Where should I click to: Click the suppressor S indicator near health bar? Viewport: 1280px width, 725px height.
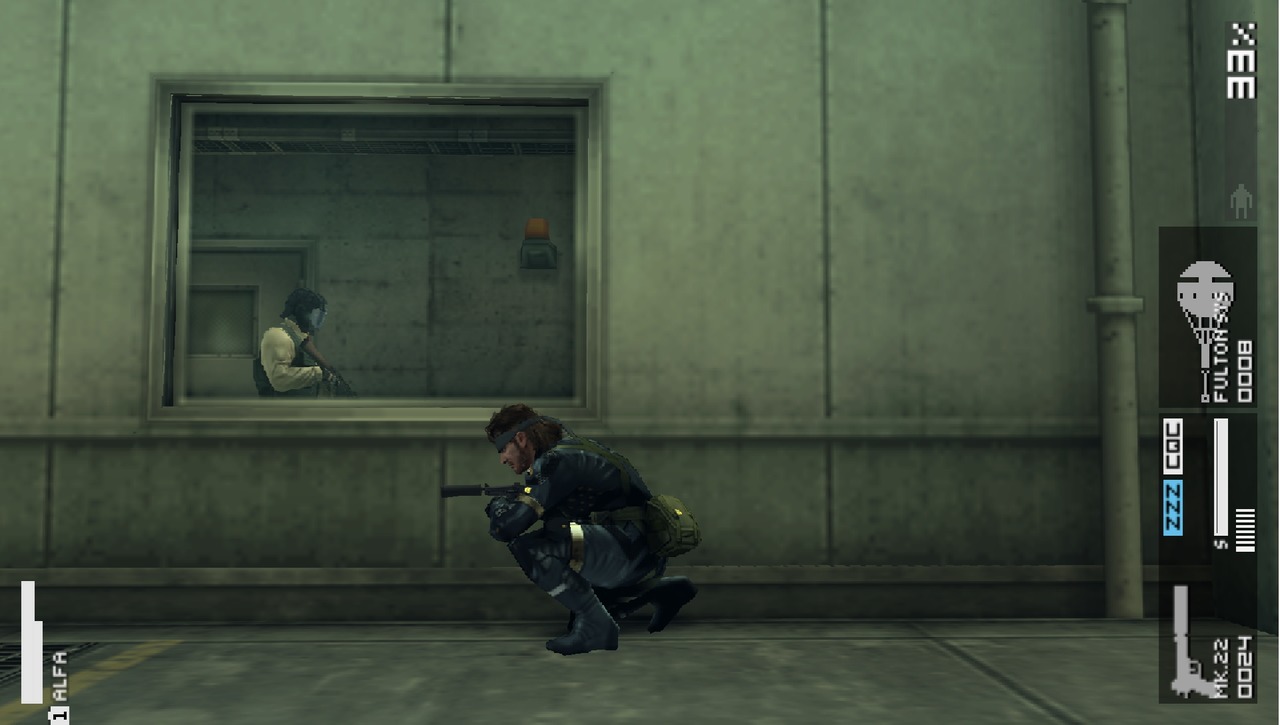(1219, 544)
